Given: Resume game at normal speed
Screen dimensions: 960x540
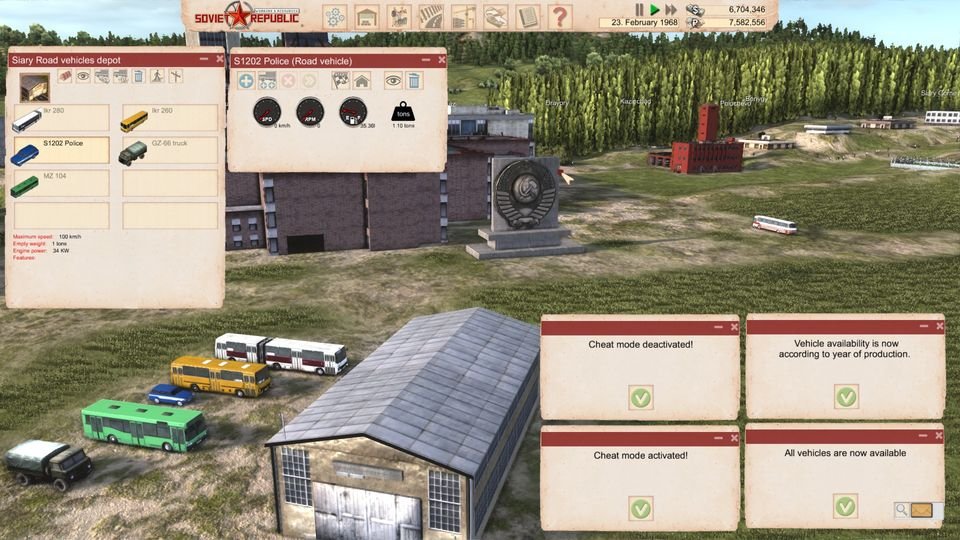Looking at the screenshot, I should click(x=655, y=9).
